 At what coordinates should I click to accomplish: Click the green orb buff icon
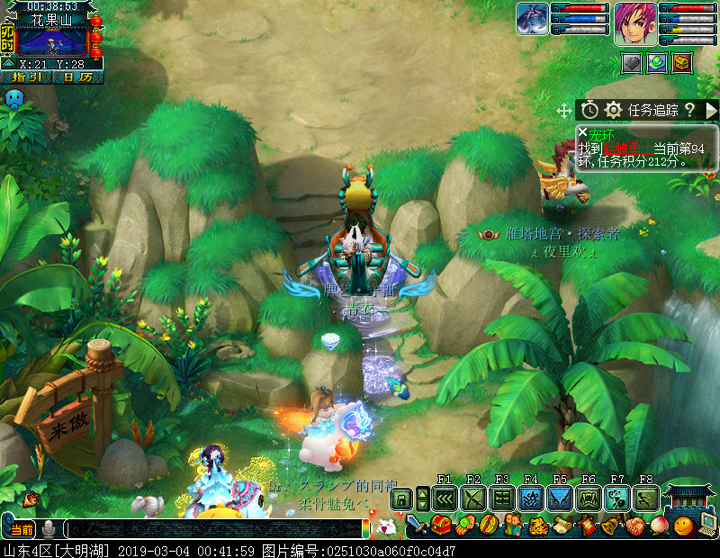coord(657,62)
